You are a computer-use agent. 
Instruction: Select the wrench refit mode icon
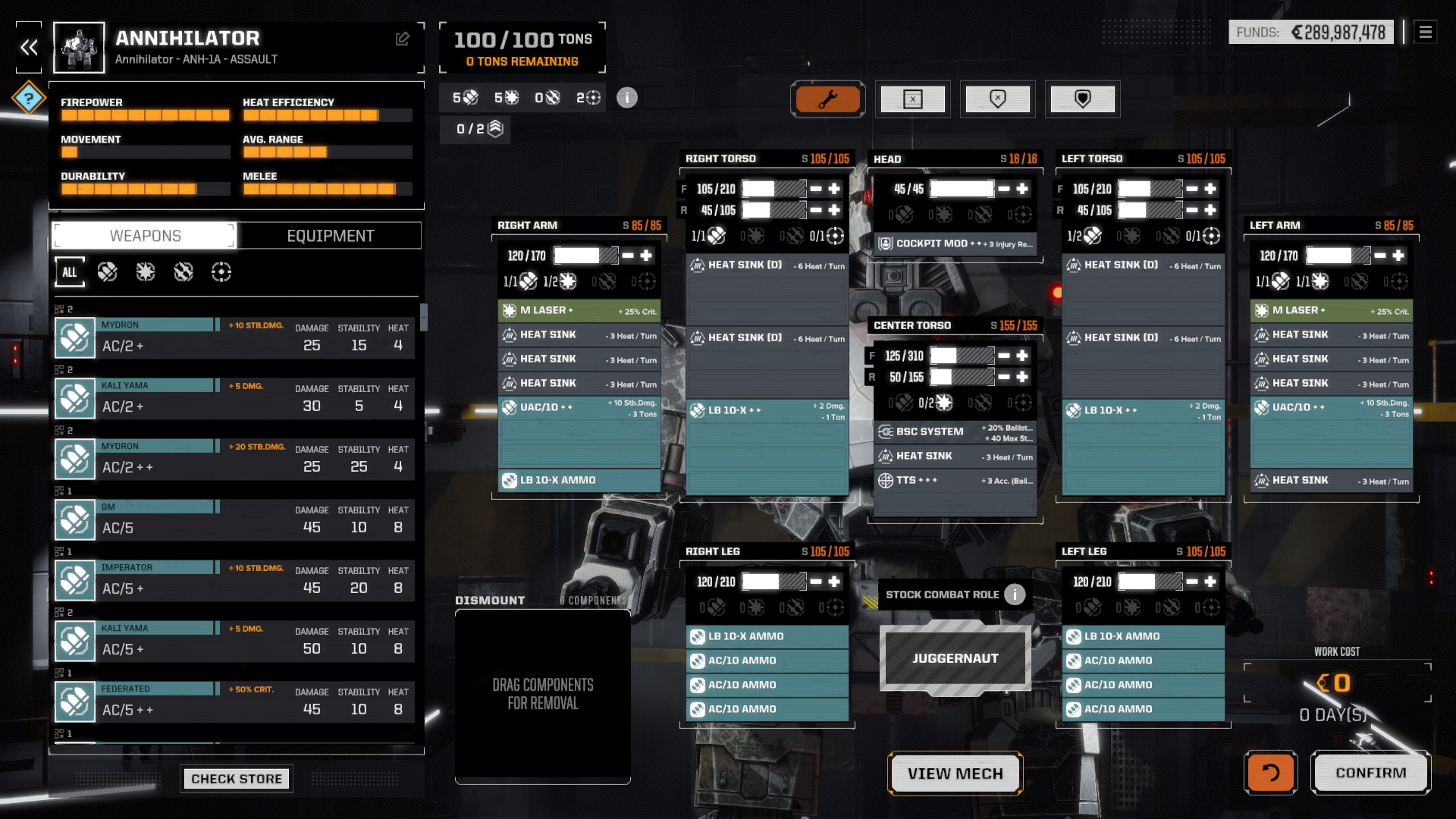(828, 99)
